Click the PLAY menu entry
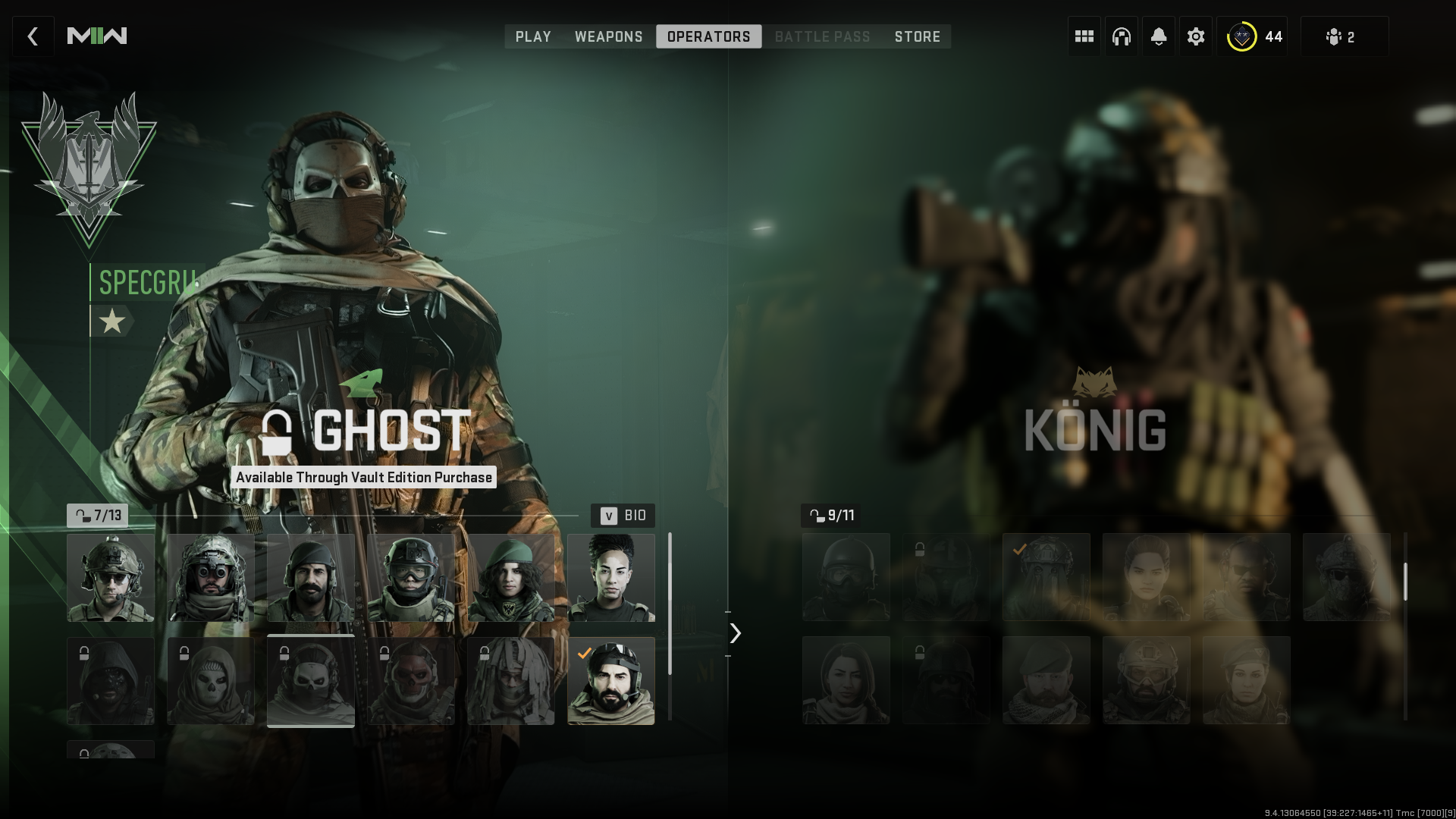This screenshot has height=819, width=1456. pos(533,36)
